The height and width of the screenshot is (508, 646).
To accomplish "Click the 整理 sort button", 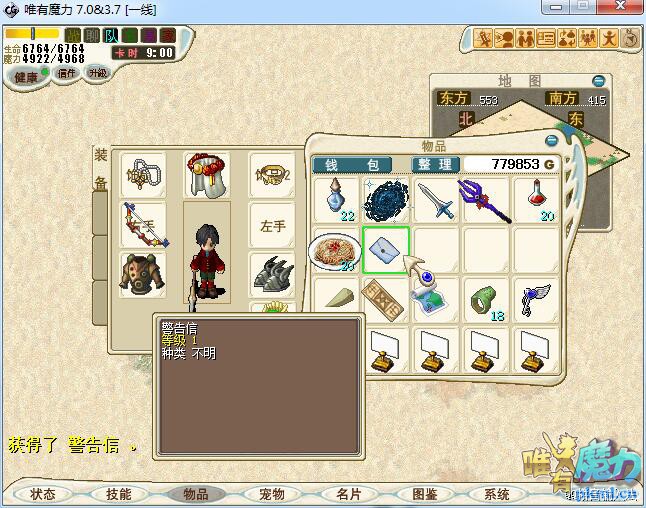I will pos(436,164).
